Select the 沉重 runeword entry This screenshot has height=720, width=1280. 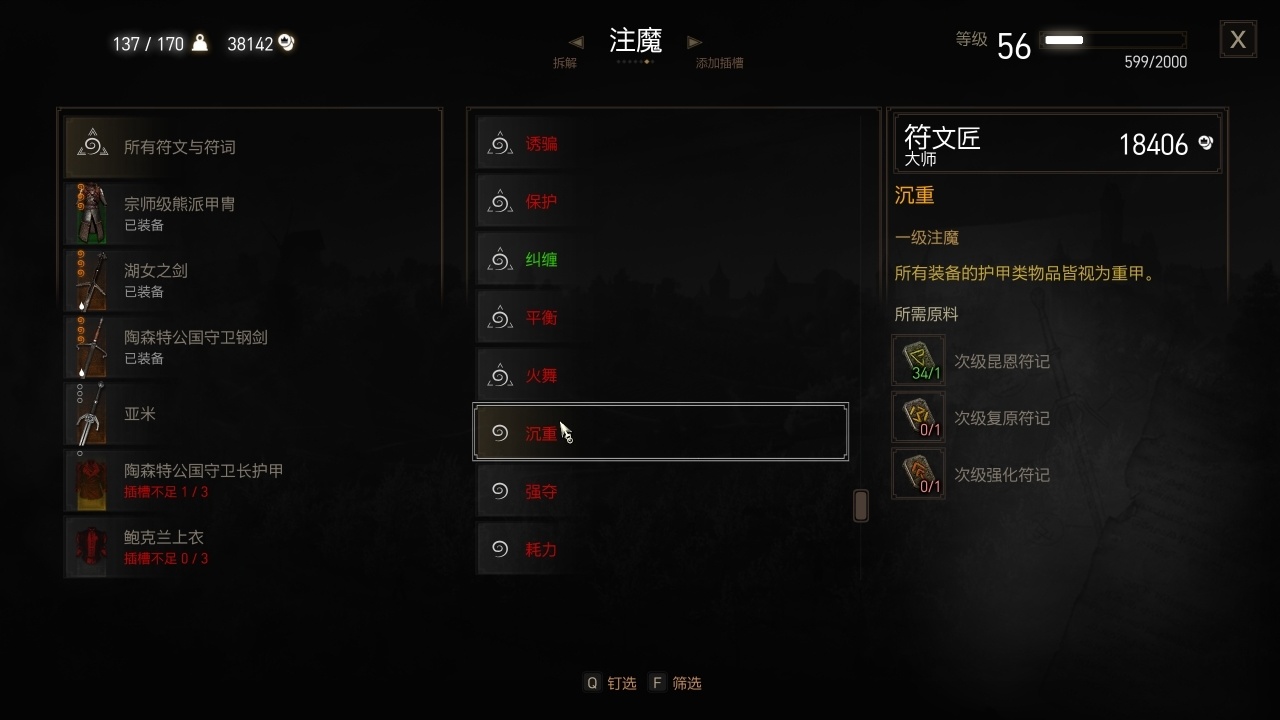coord(660,432)
